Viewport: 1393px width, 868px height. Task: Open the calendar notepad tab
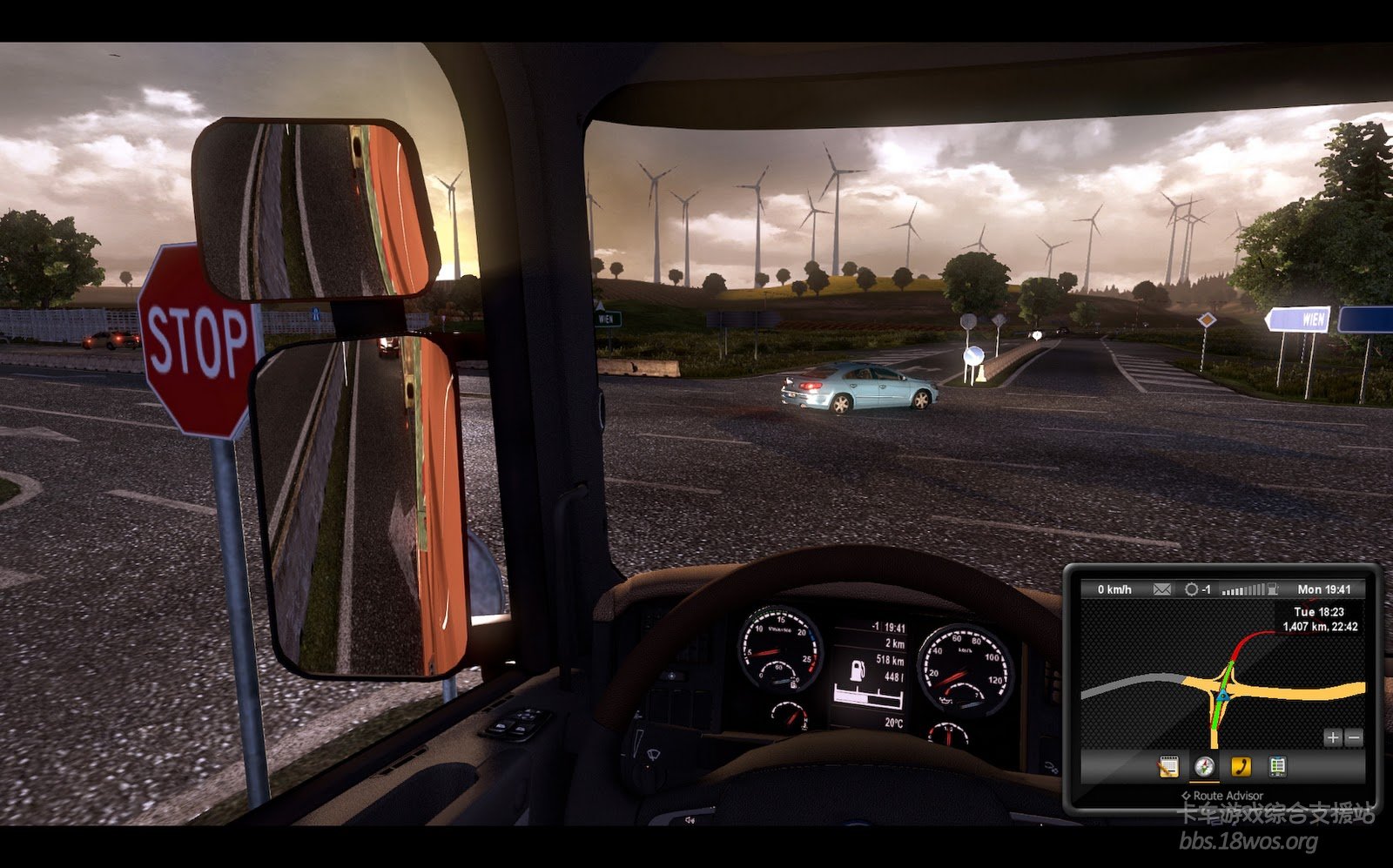1168,766
